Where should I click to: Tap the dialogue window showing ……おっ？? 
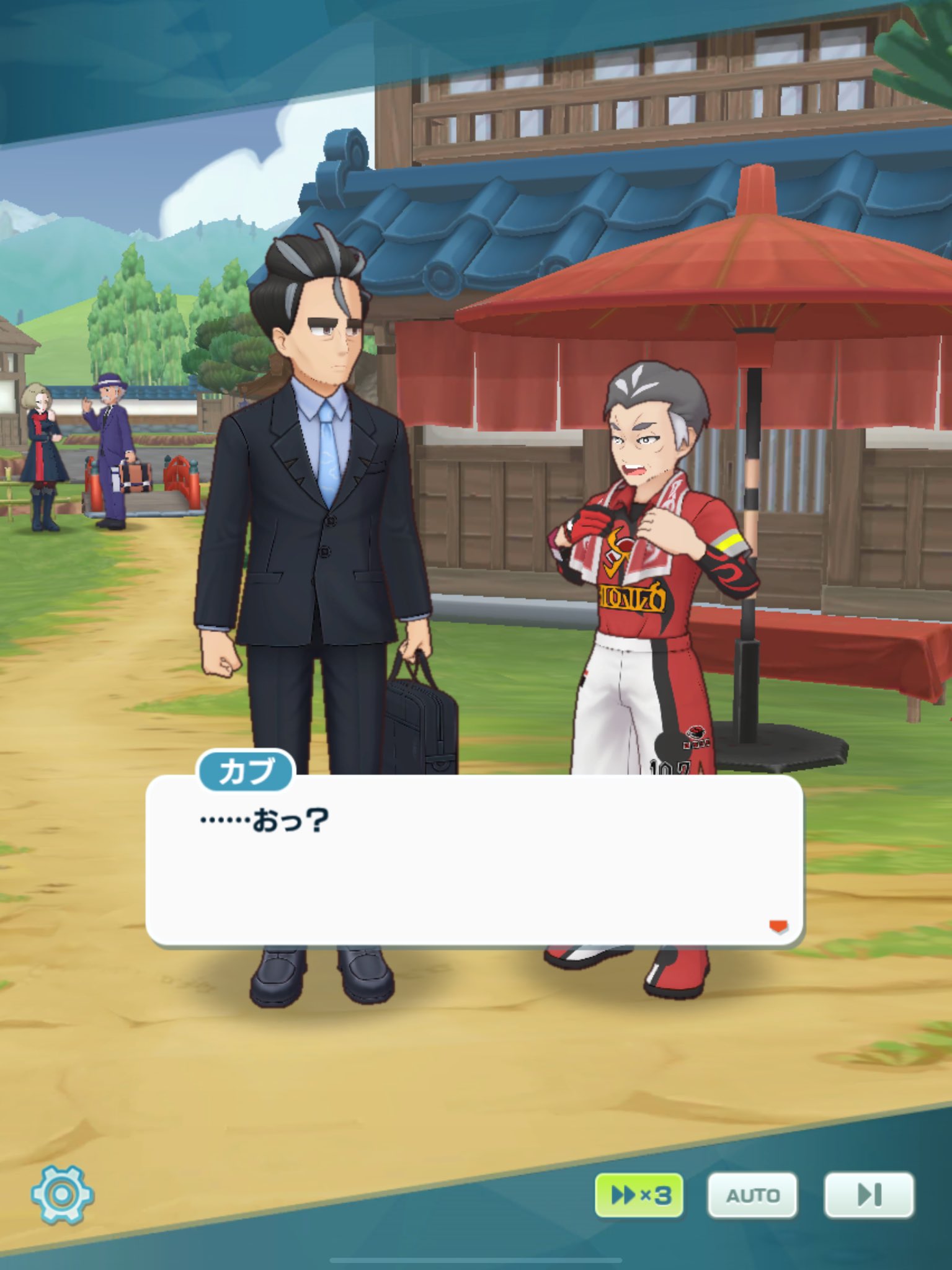476,868
